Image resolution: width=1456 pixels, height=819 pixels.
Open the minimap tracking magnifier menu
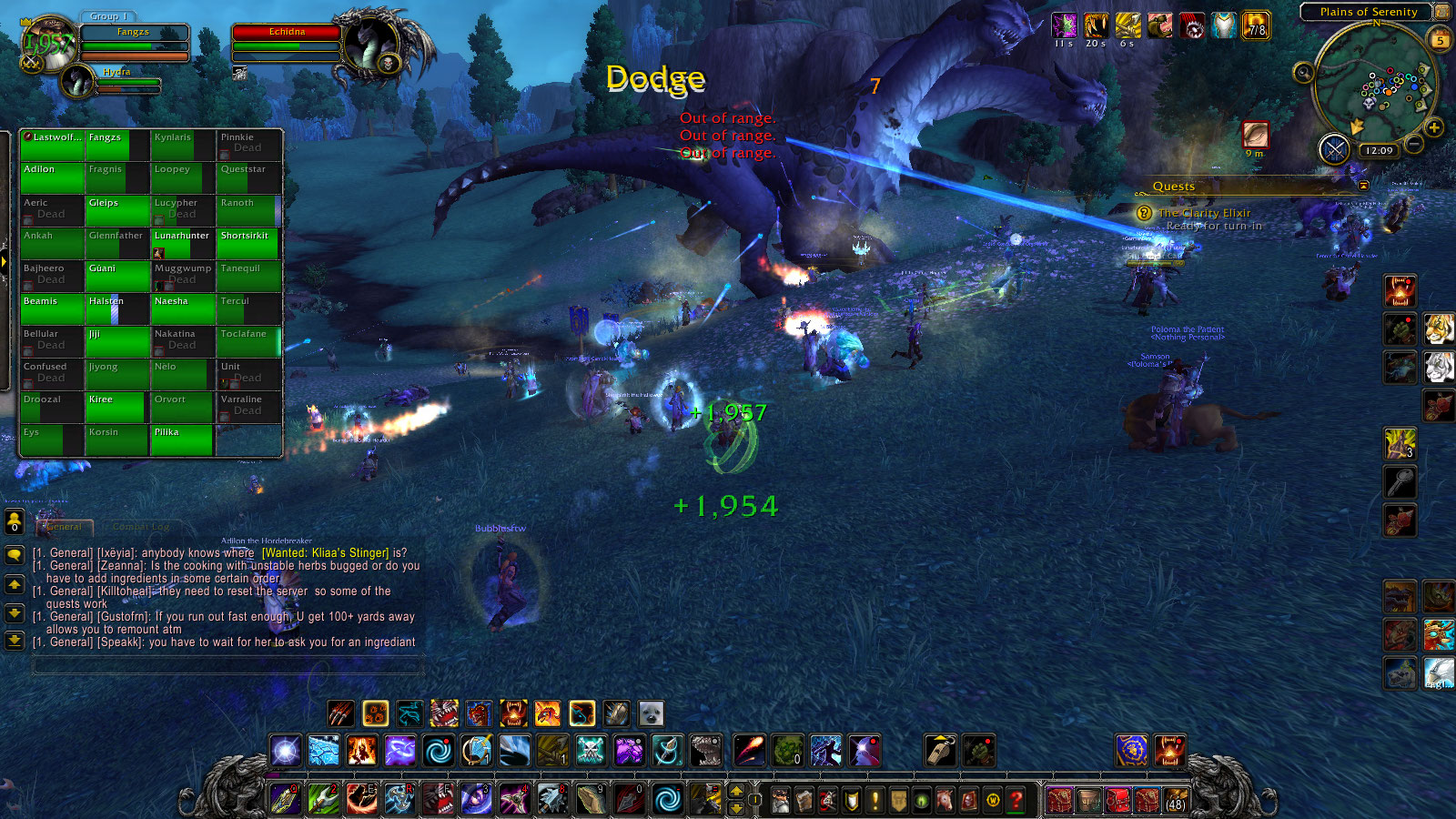pyautogui.click(x=1303, y=74)
